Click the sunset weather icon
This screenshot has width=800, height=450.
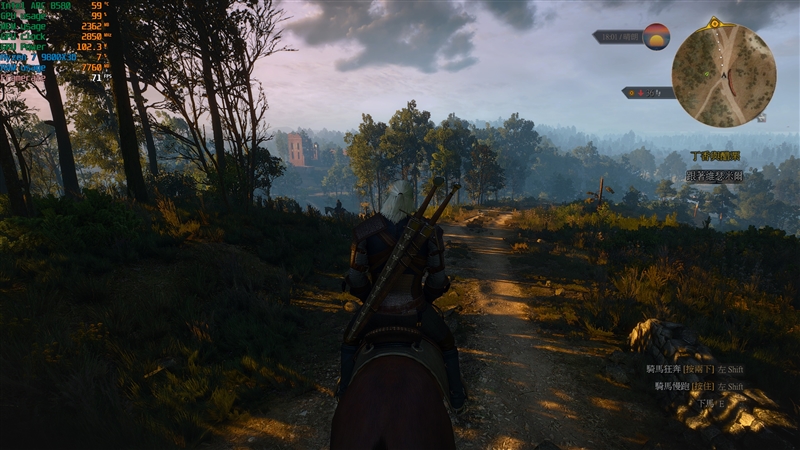click(x=656, y=36)
